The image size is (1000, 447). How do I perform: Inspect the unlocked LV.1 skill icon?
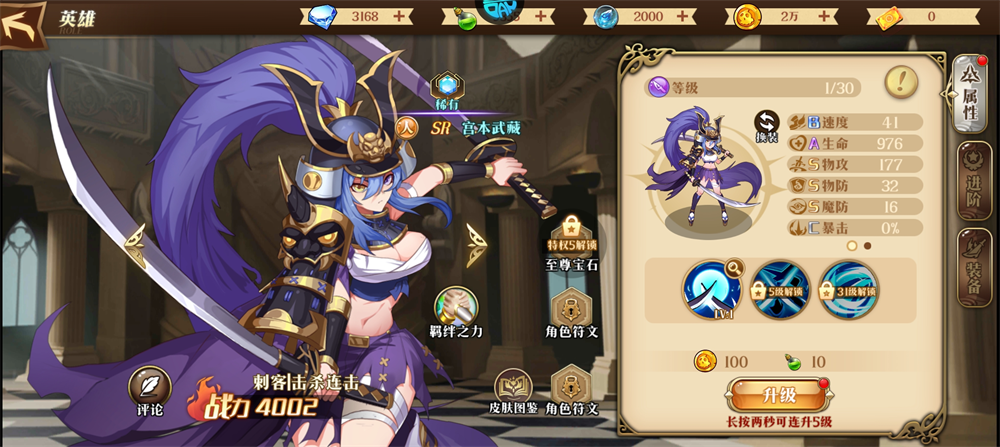[x=711, y=288]
